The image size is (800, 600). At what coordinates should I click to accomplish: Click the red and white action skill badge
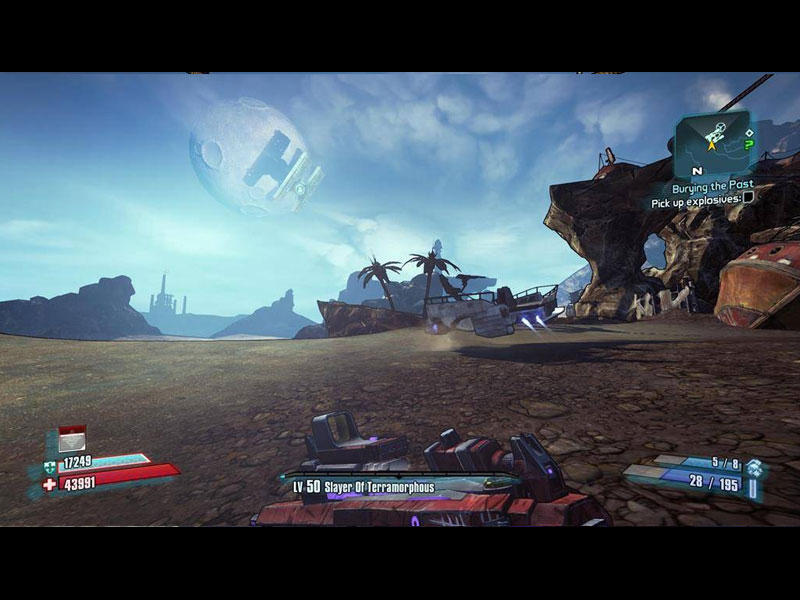point(72,438)
